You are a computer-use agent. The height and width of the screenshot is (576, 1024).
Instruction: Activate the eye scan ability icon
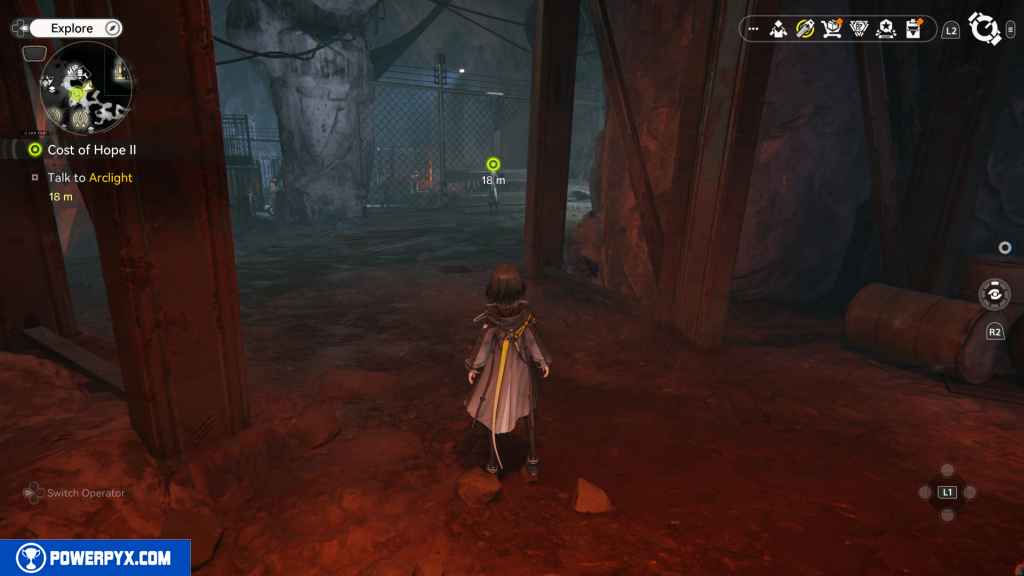[x=994, y=294]
